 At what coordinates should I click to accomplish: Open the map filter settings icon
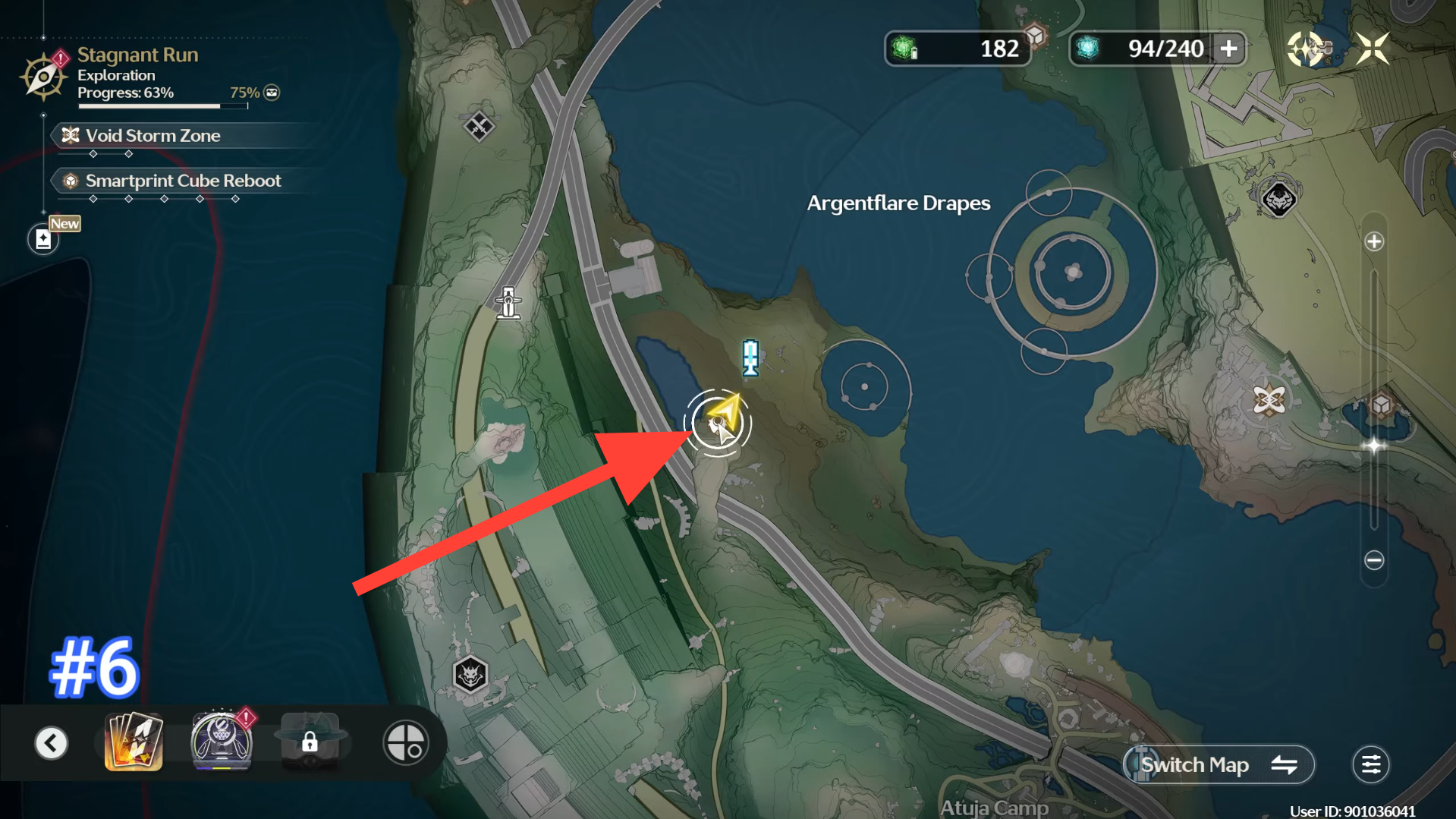(1370, 765)
